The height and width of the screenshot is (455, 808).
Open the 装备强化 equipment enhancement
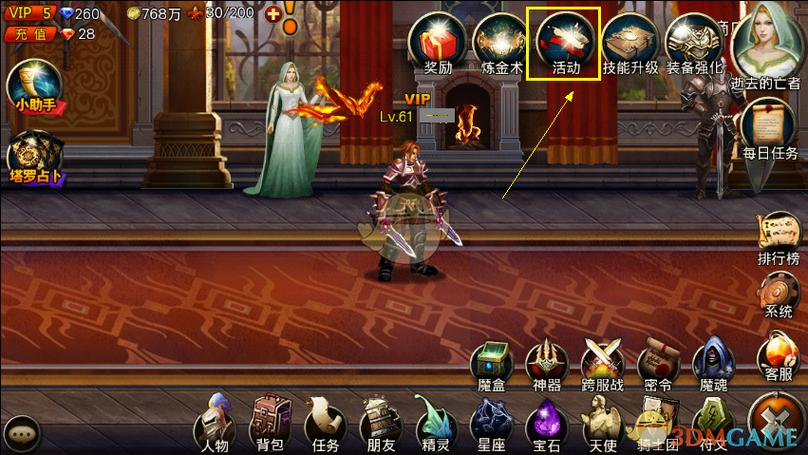(694, 42)
